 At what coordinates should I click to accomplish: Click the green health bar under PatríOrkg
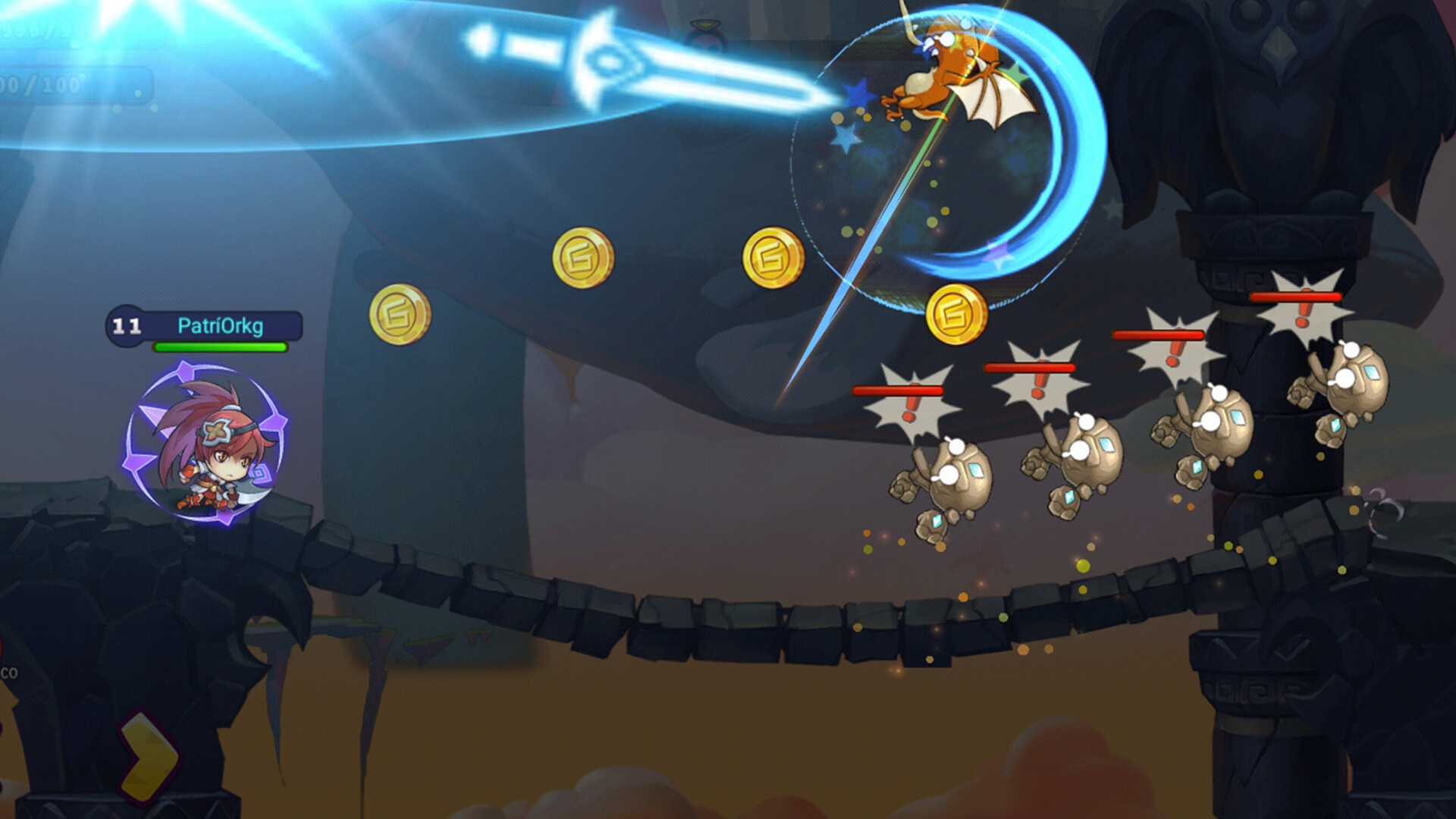point(218,349)
